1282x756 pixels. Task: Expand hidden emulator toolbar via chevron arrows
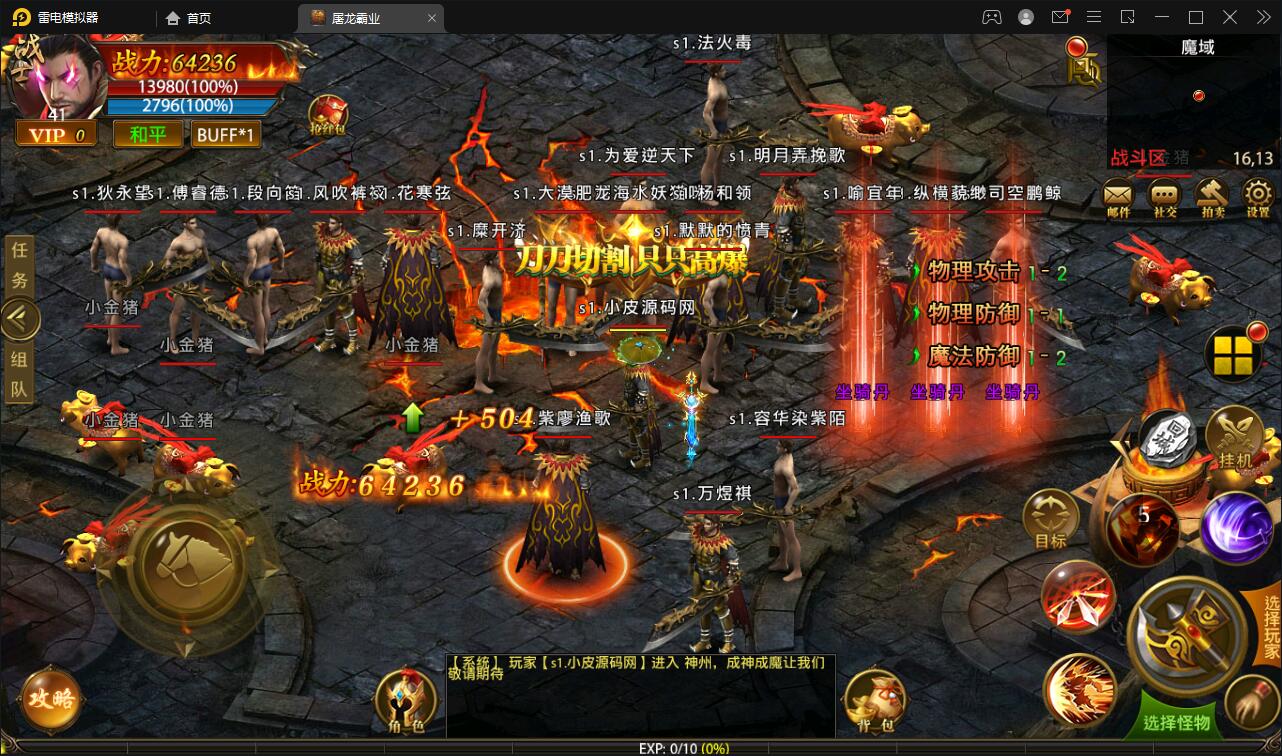pos(1263,17)
